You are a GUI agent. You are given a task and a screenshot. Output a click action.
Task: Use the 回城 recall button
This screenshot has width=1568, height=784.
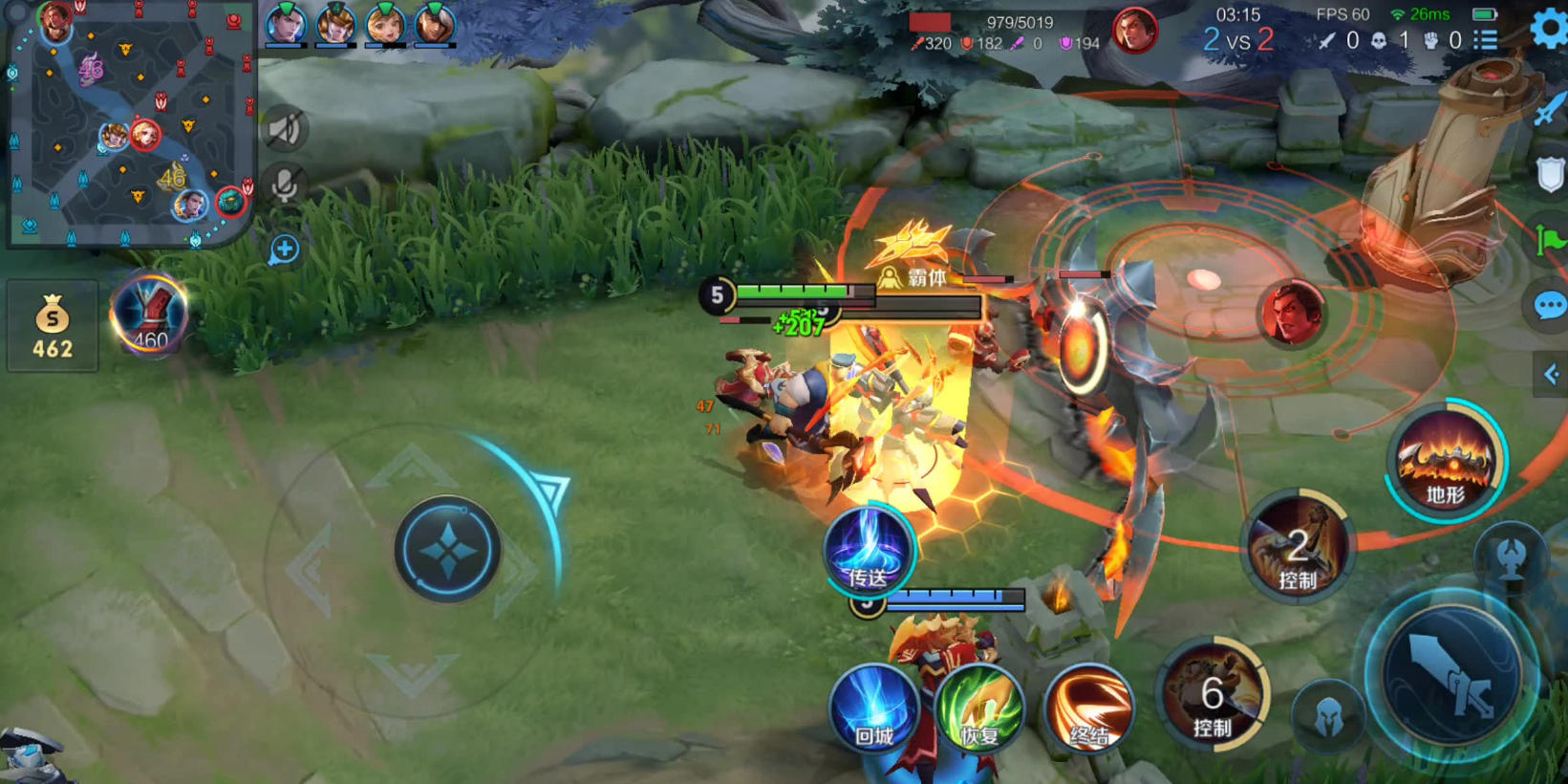click(873, 709)
